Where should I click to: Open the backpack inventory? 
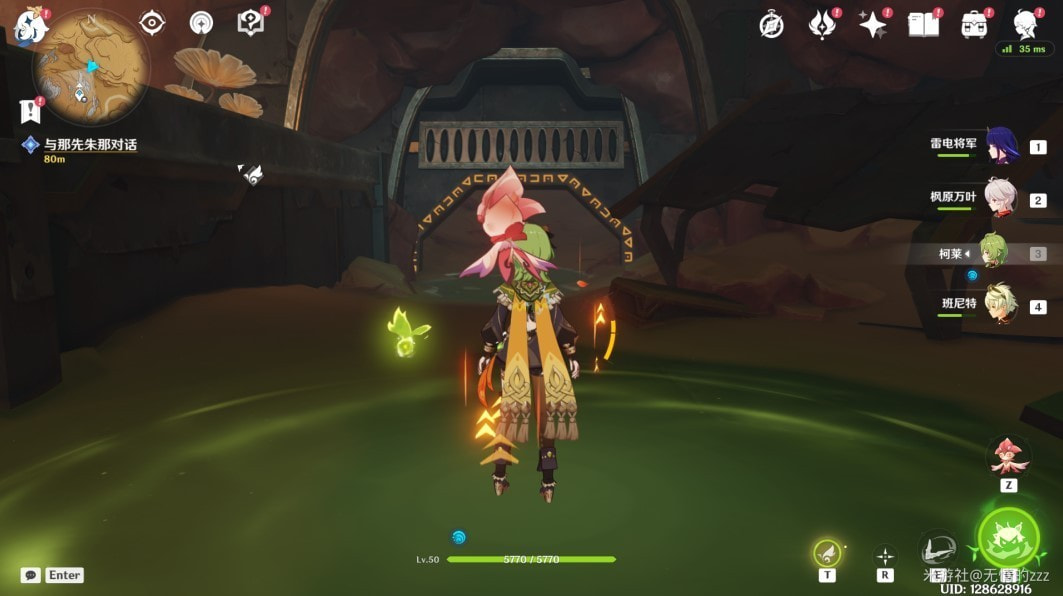click(974, 25)
